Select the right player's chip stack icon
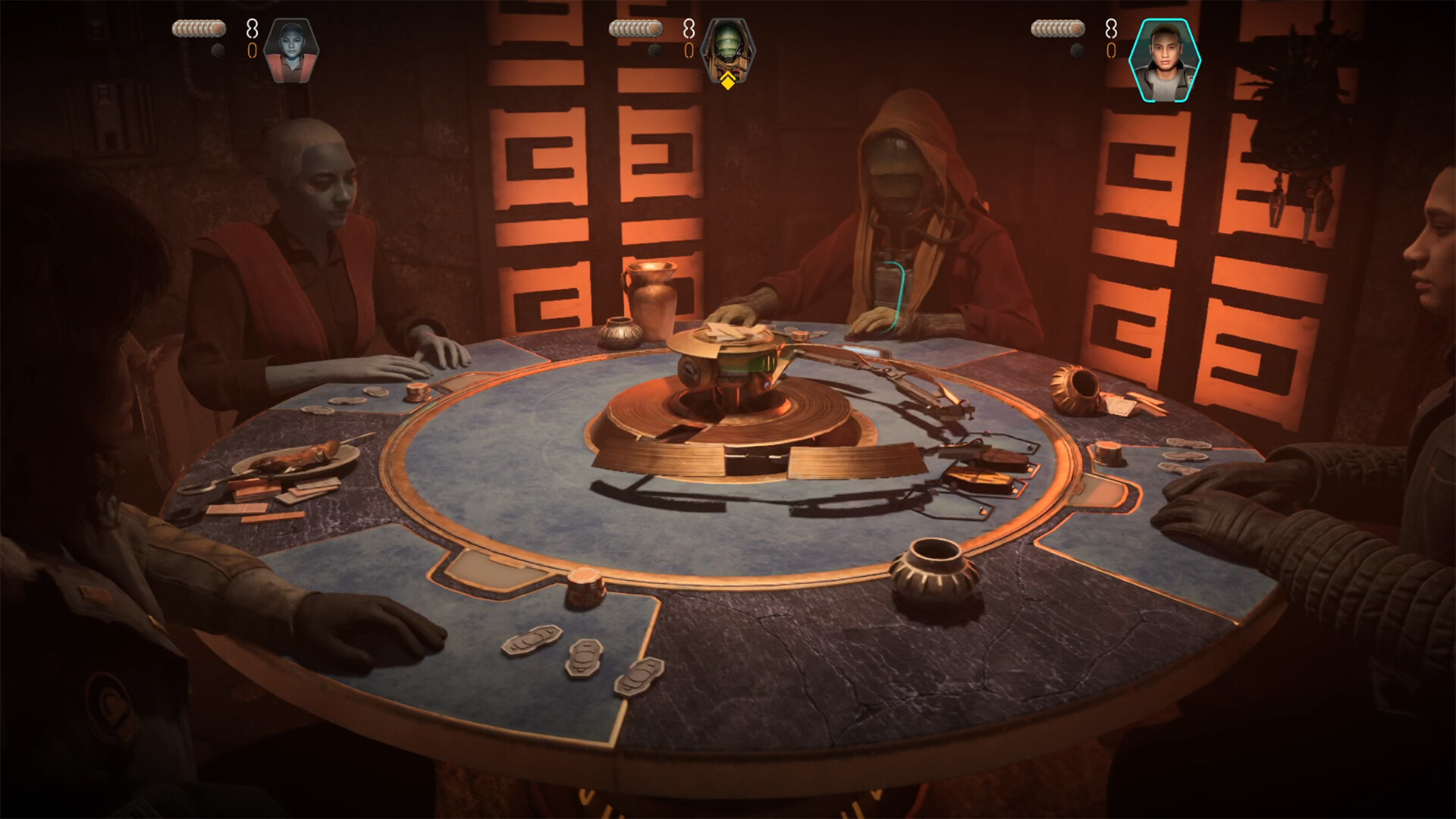1456x819 pixels. (x=1057, y=29)
